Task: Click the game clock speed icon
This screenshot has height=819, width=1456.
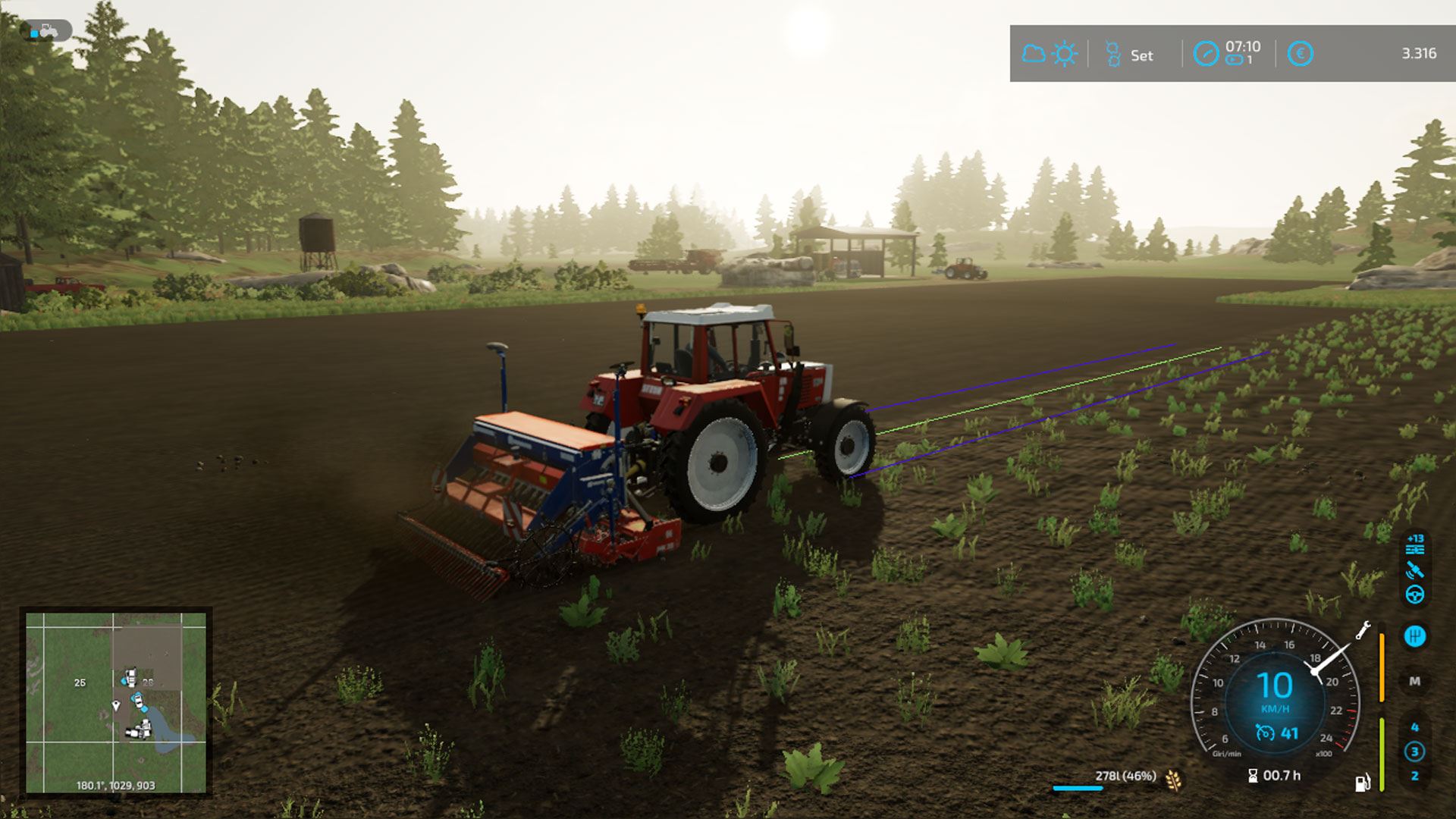Action: click(1206, 54)
